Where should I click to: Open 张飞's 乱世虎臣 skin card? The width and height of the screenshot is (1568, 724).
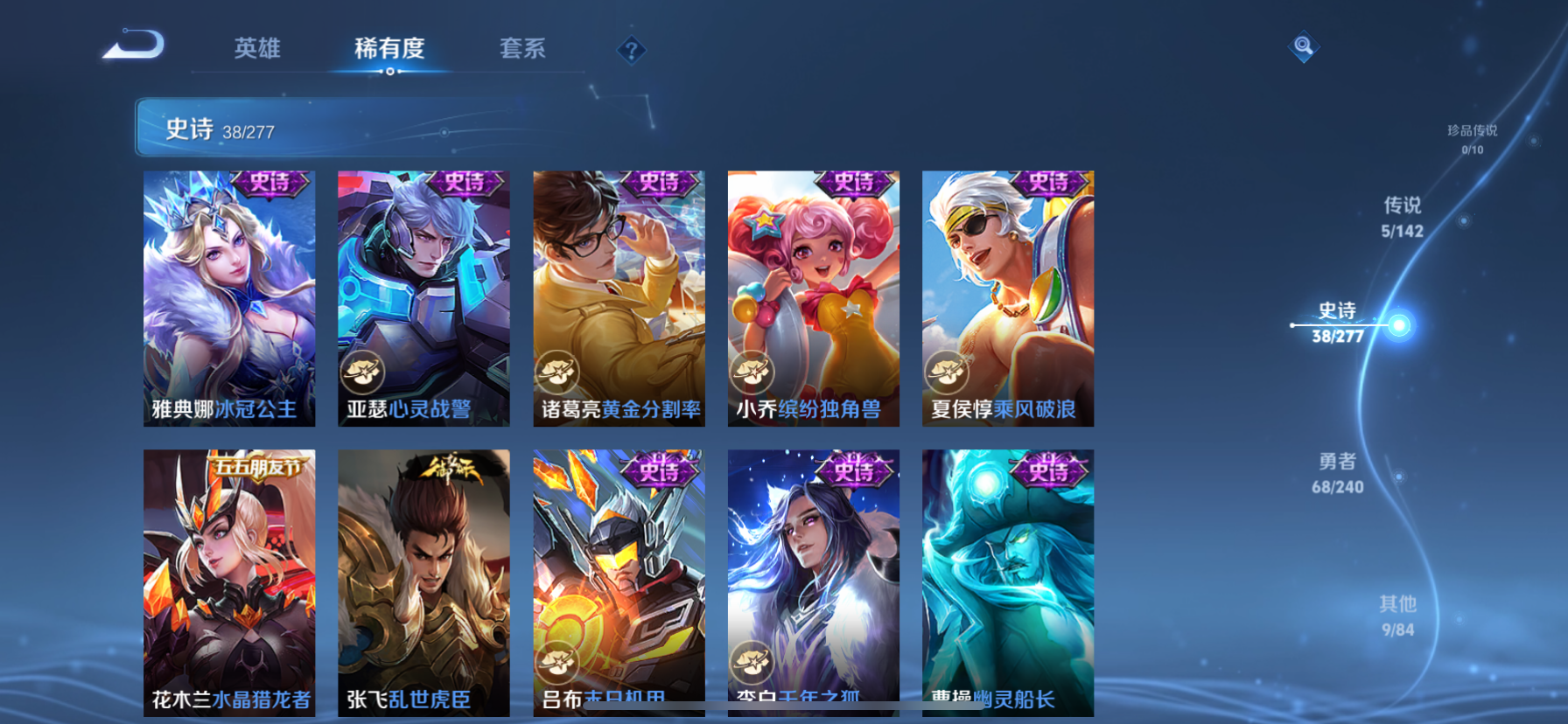pyautogui.click(x=423, y=581)
